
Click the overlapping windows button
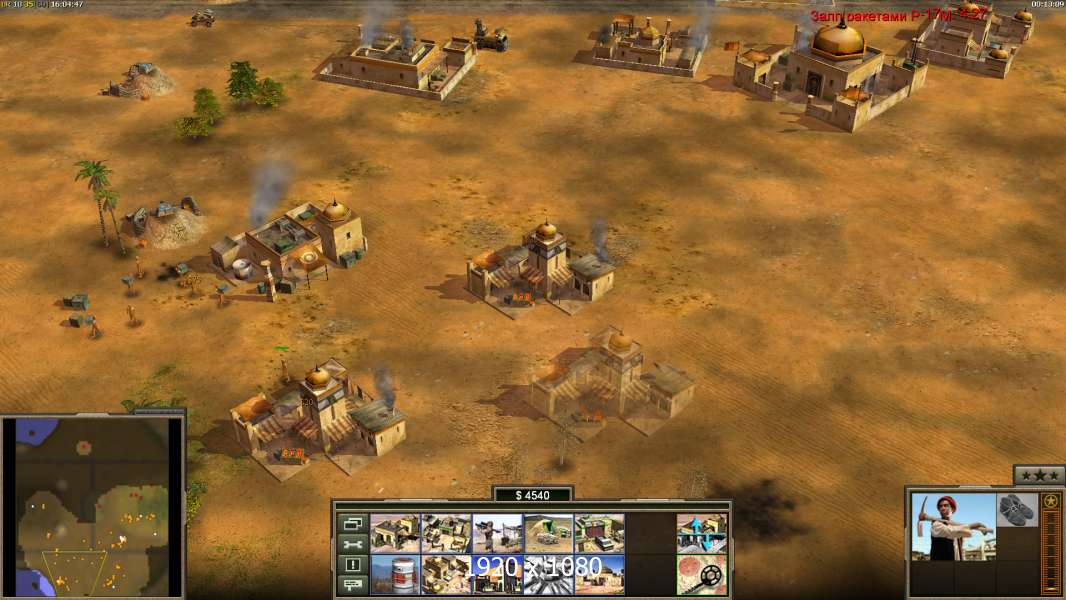point(352,523)
